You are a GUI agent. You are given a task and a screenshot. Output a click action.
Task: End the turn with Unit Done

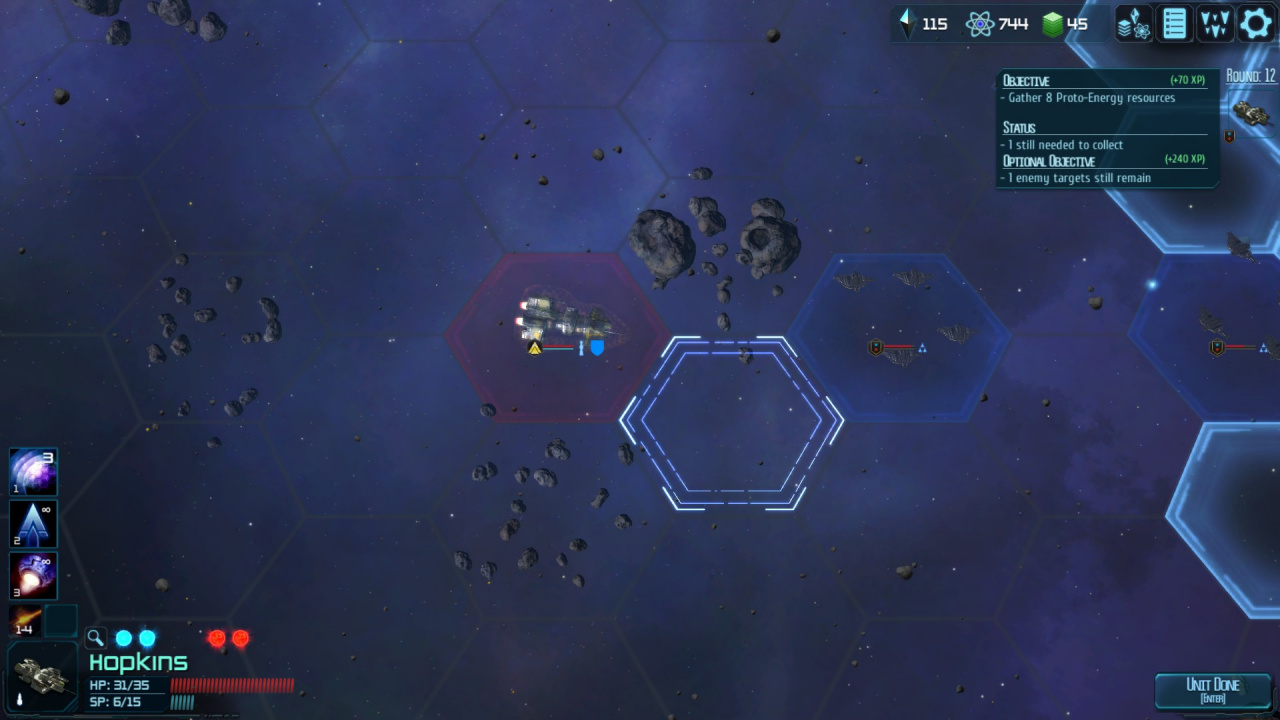point(1212,690)
